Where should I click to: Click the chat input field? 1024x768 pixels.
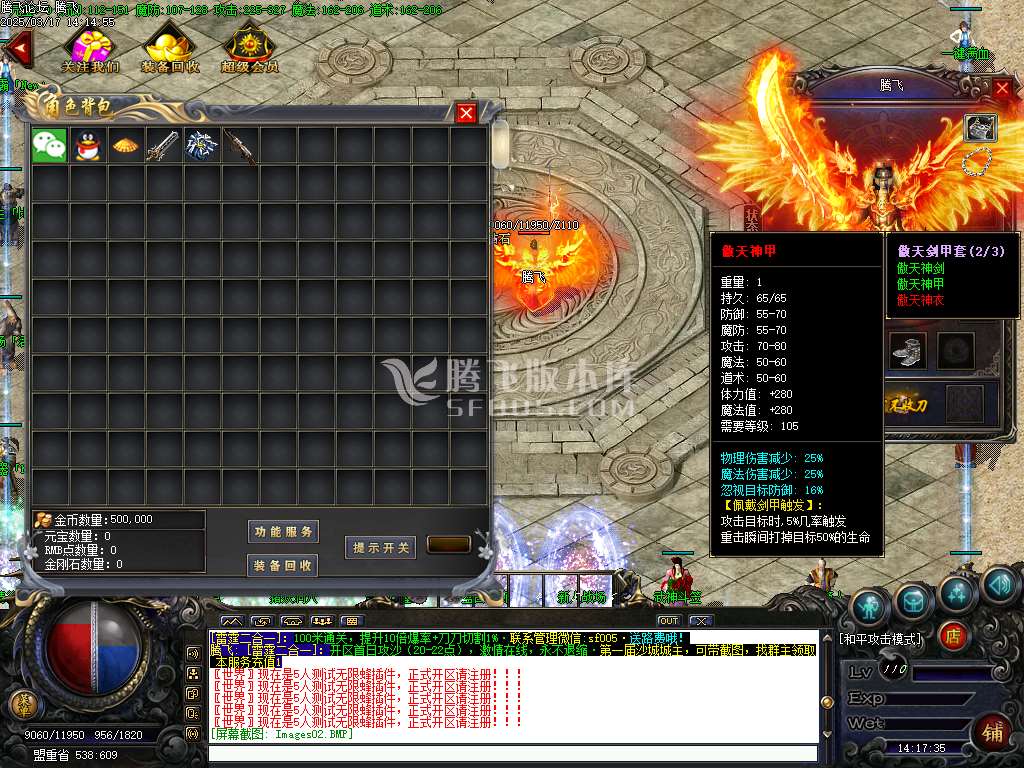click(512, 753)
